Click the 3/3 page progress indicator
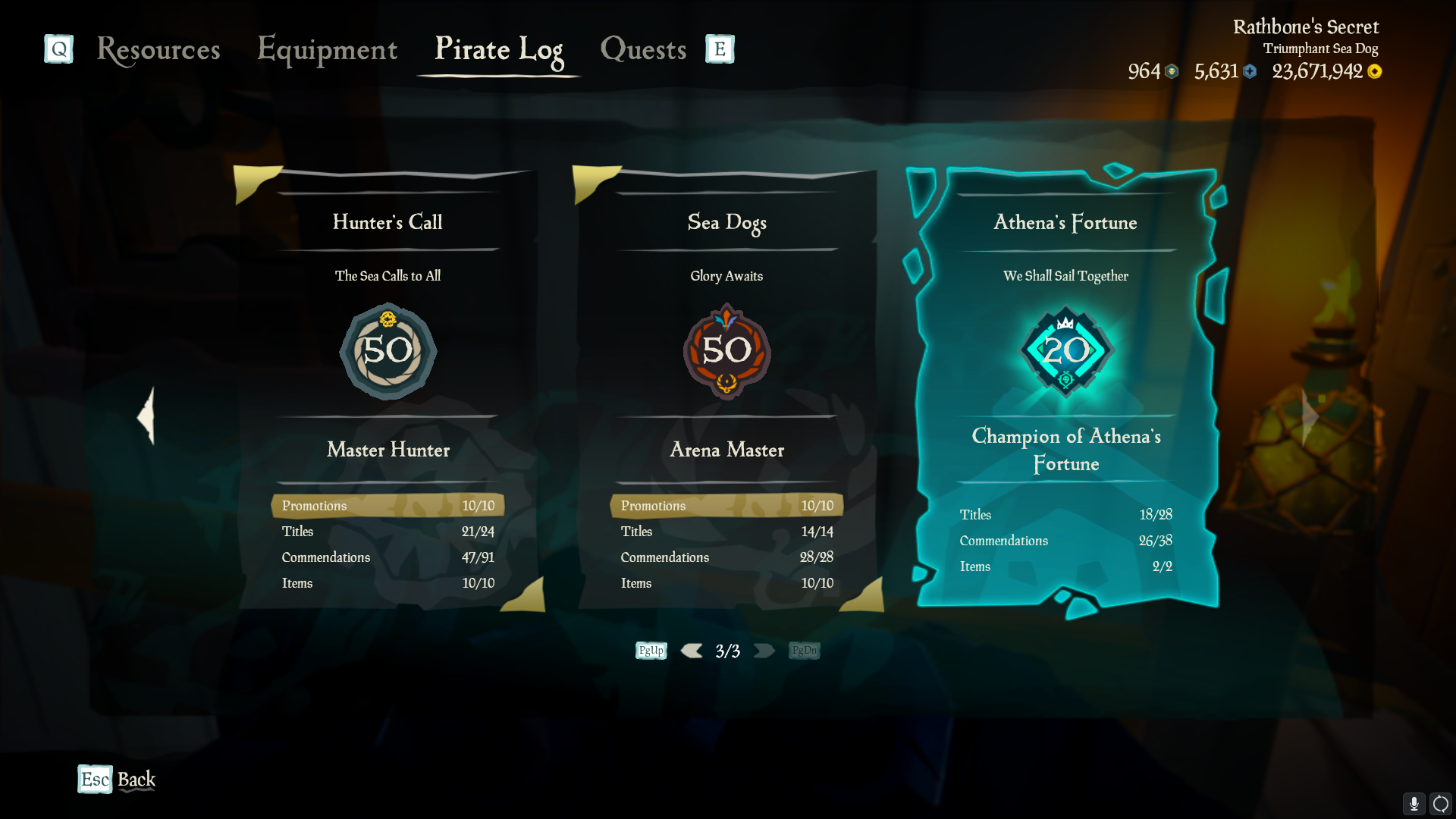 pyautogui.click(x=727, y=650)
